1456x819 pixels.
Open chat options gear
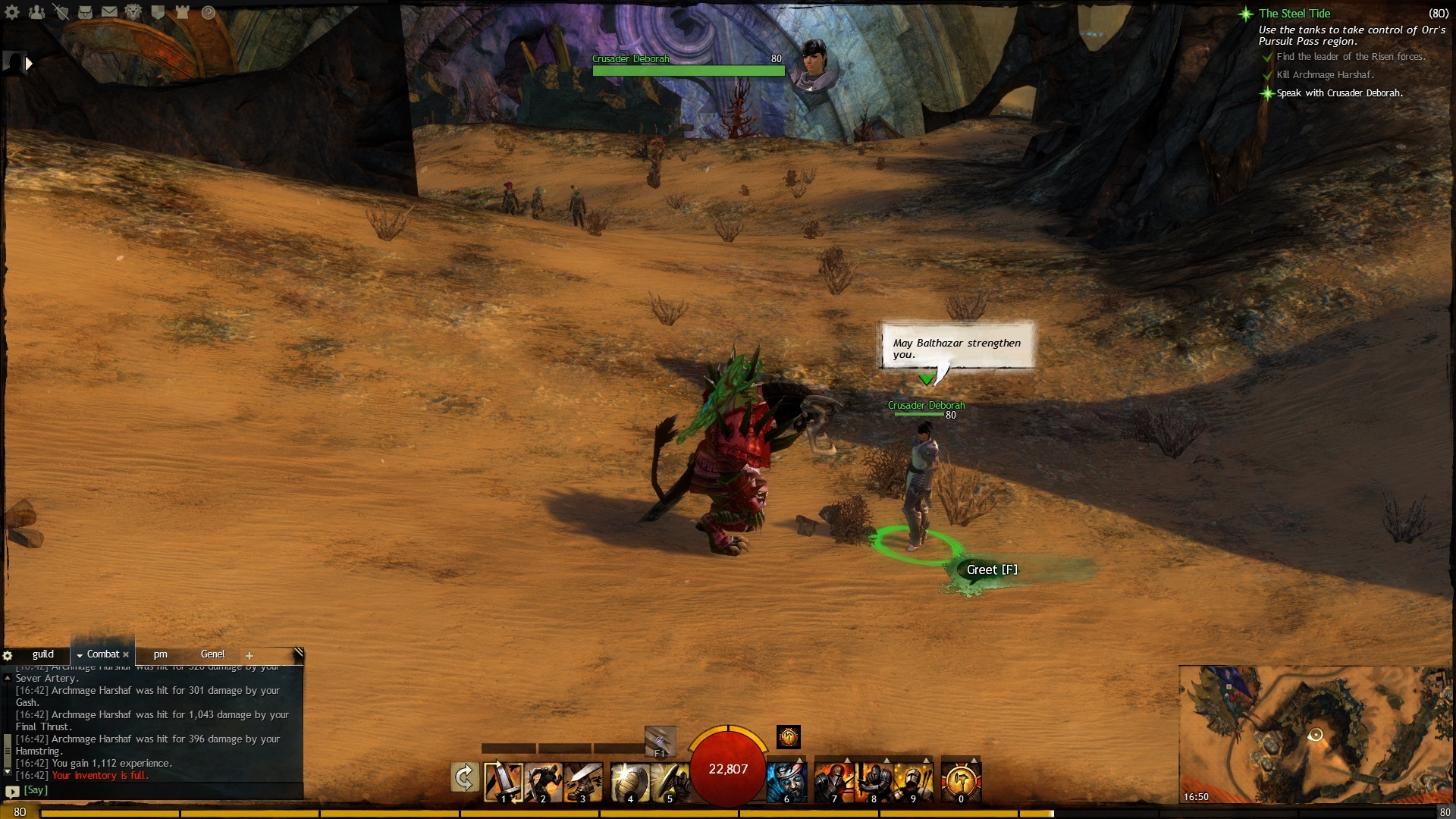[8, 655]
